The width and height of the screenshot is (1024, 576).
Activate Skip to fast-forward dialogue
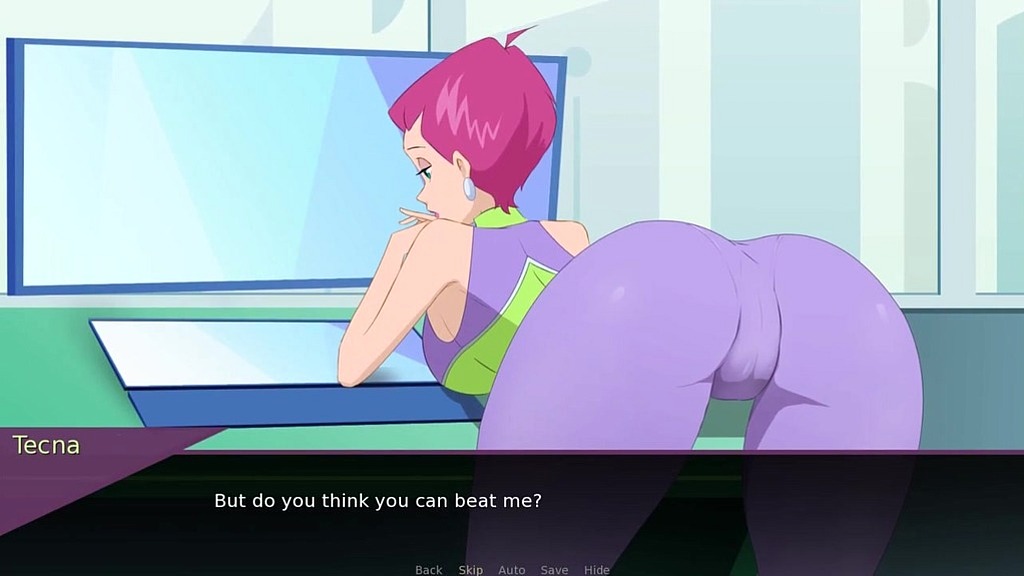click(x=470, y=570)
